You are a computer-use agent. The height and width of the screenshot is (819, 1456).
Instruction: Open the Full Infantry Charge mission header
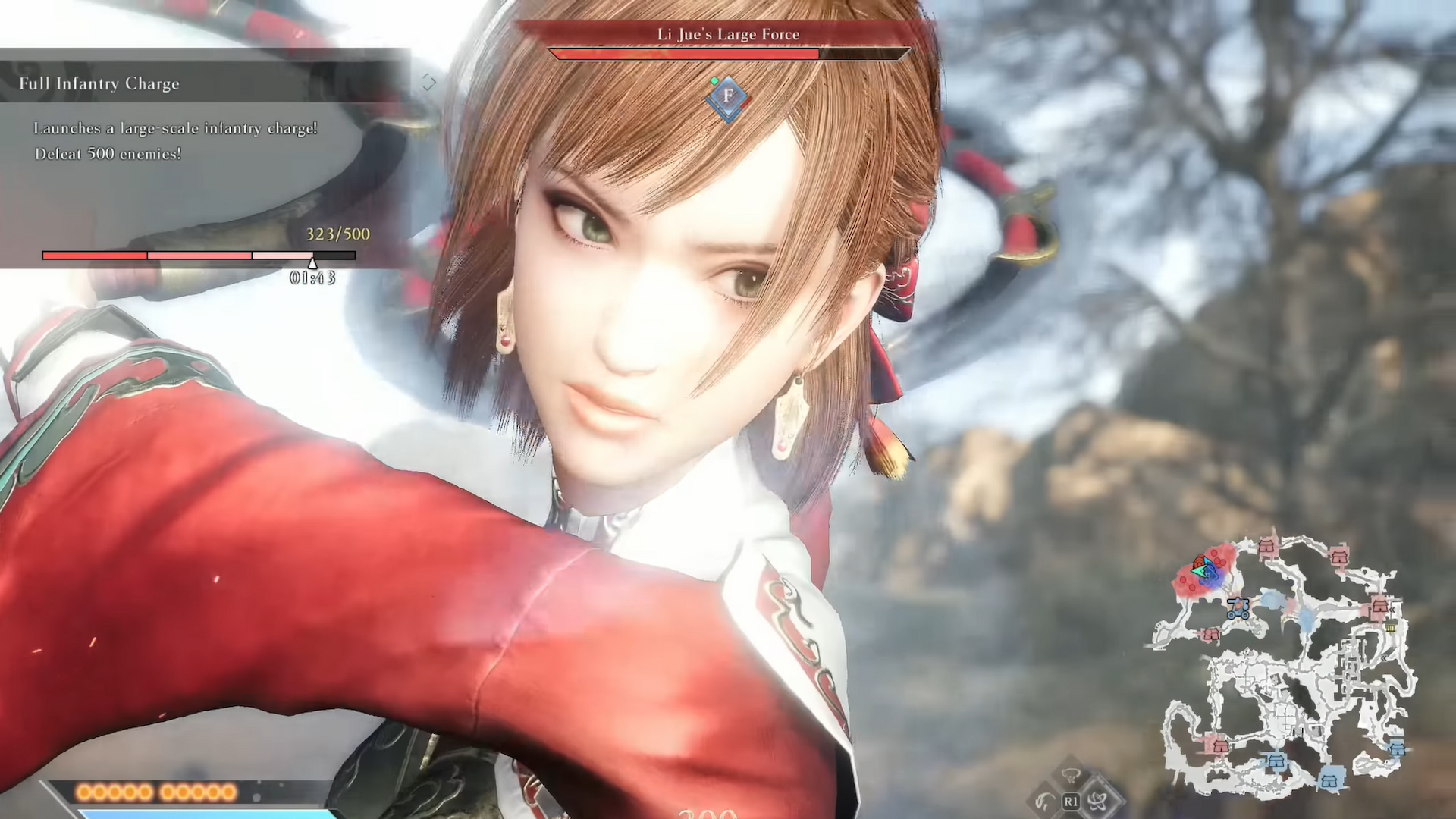click(x=99, y=83)
